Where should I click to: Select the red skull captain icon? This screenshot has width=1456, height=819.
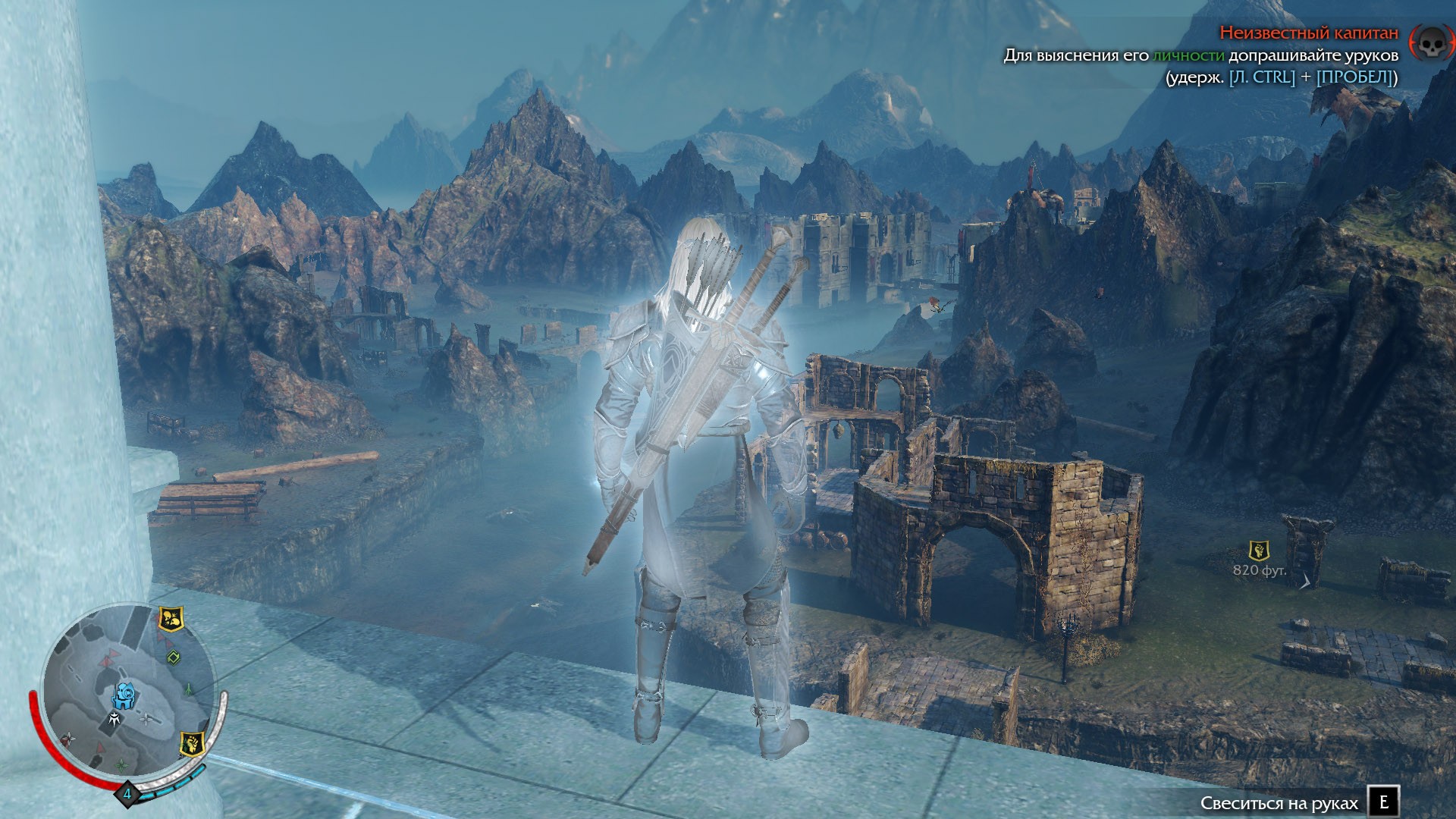[x=1429, y=43]
